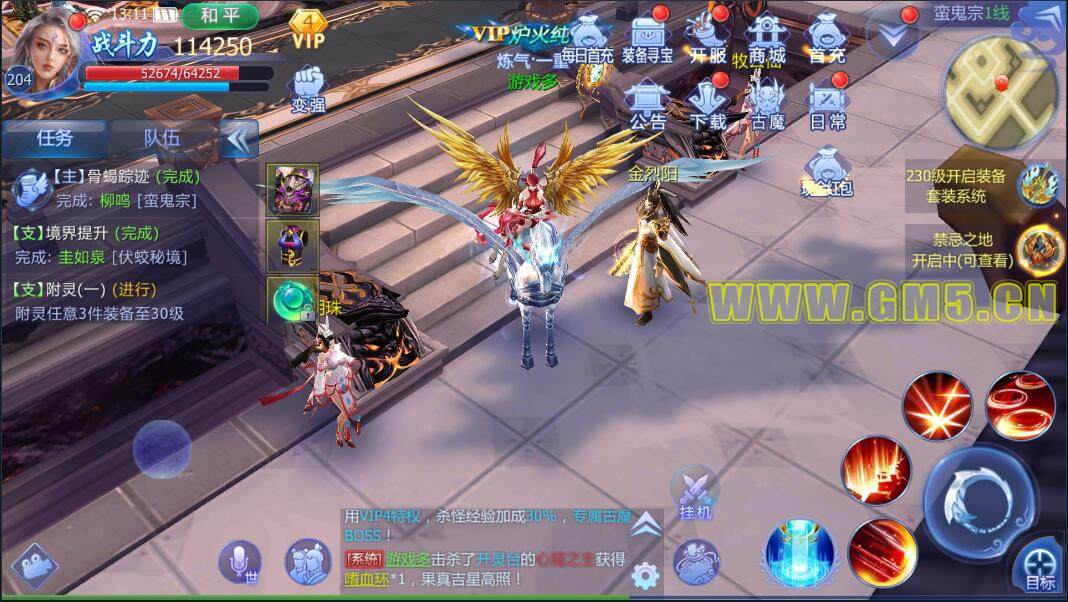Open the VIP 4 badge
Screen dimensions: 1068x602
tap(308, 28)
